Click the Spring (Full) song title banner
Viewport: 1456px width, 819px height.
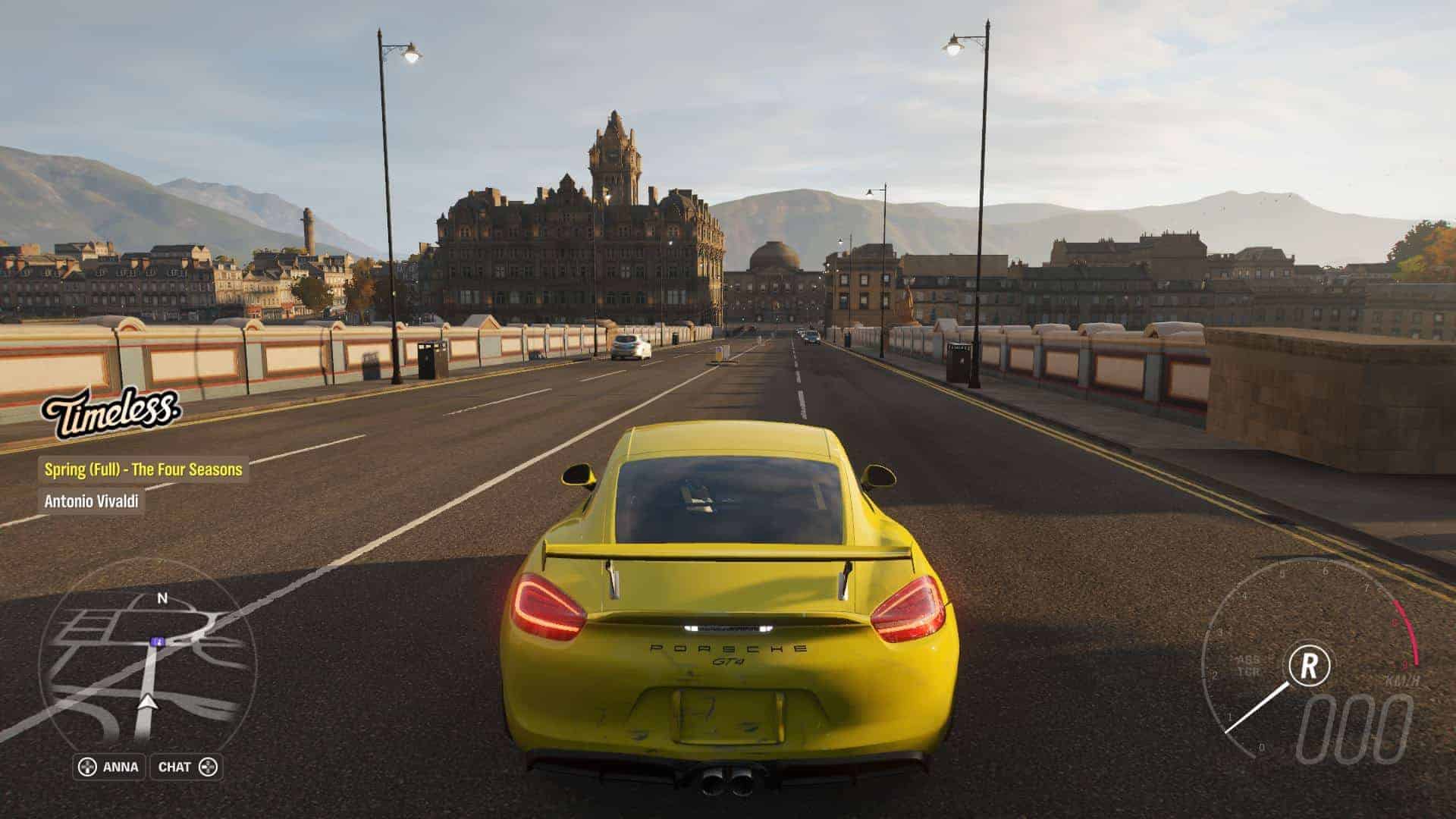click(143, 469)
